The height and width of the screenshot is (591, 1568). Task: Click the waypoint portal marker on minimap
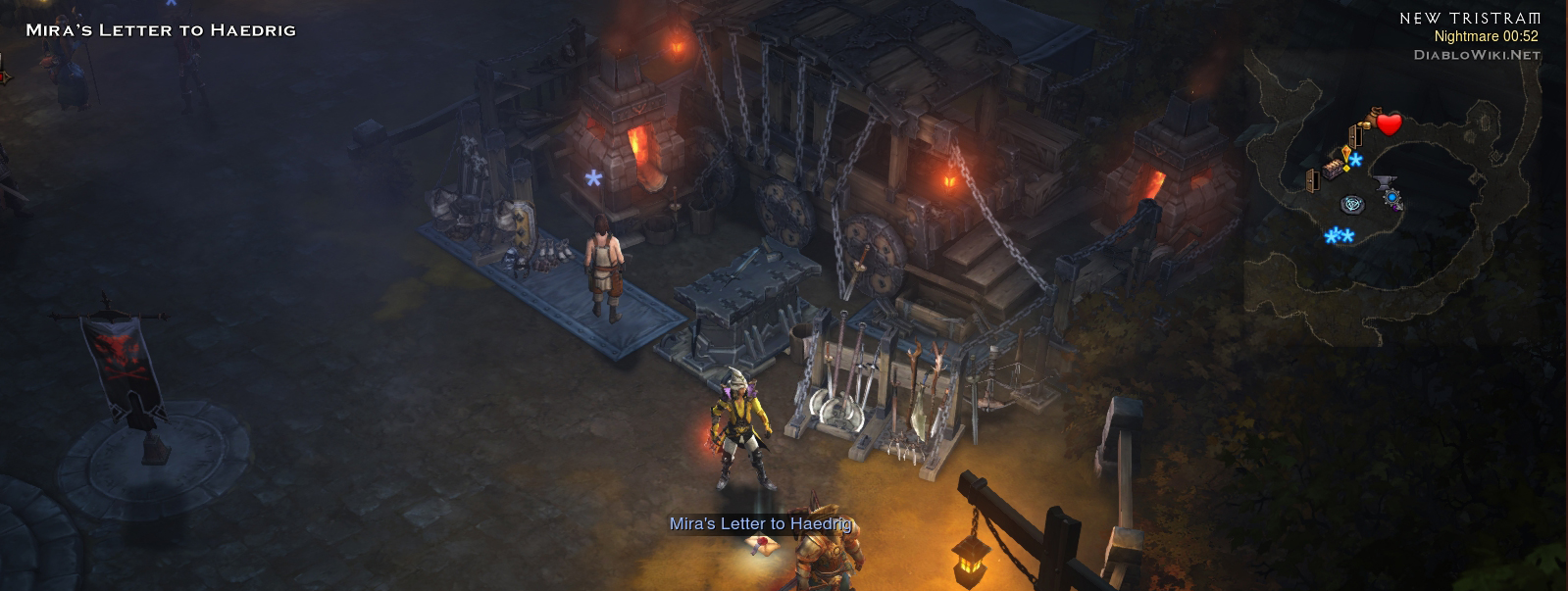(1352, 205)
